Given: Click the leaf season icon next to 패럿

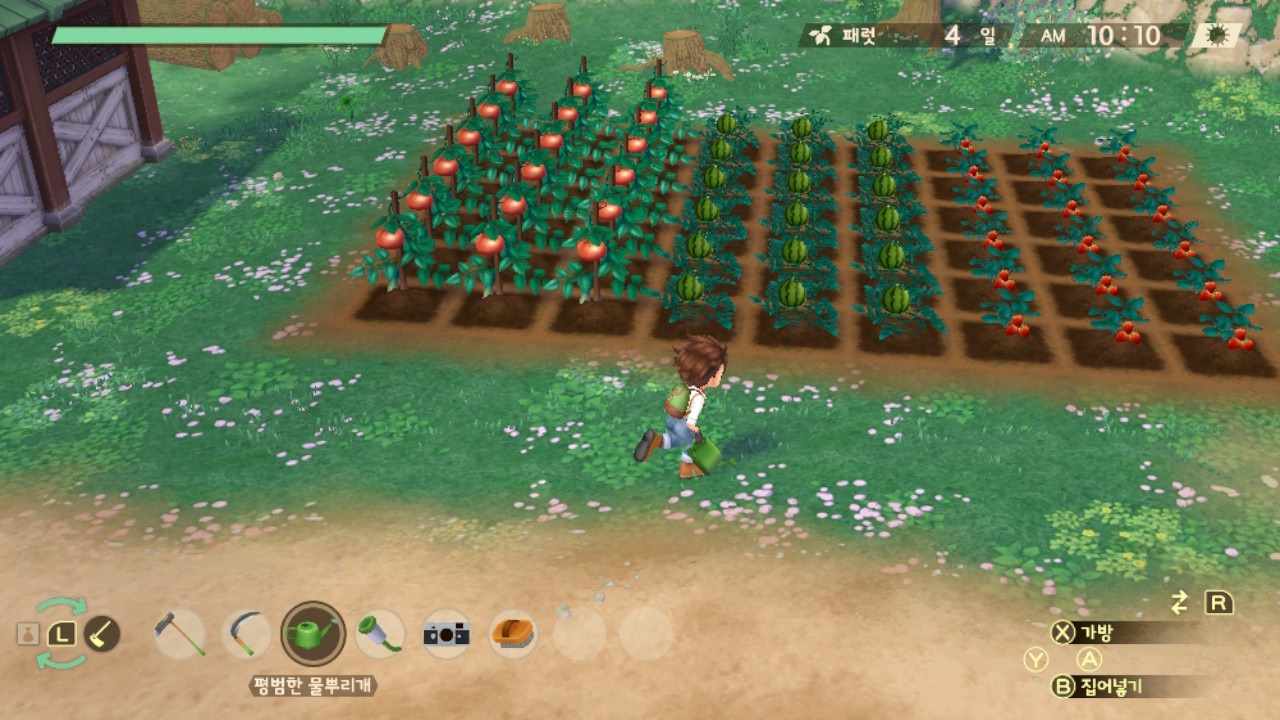Looking at the screenshot, I should point(817,32).
